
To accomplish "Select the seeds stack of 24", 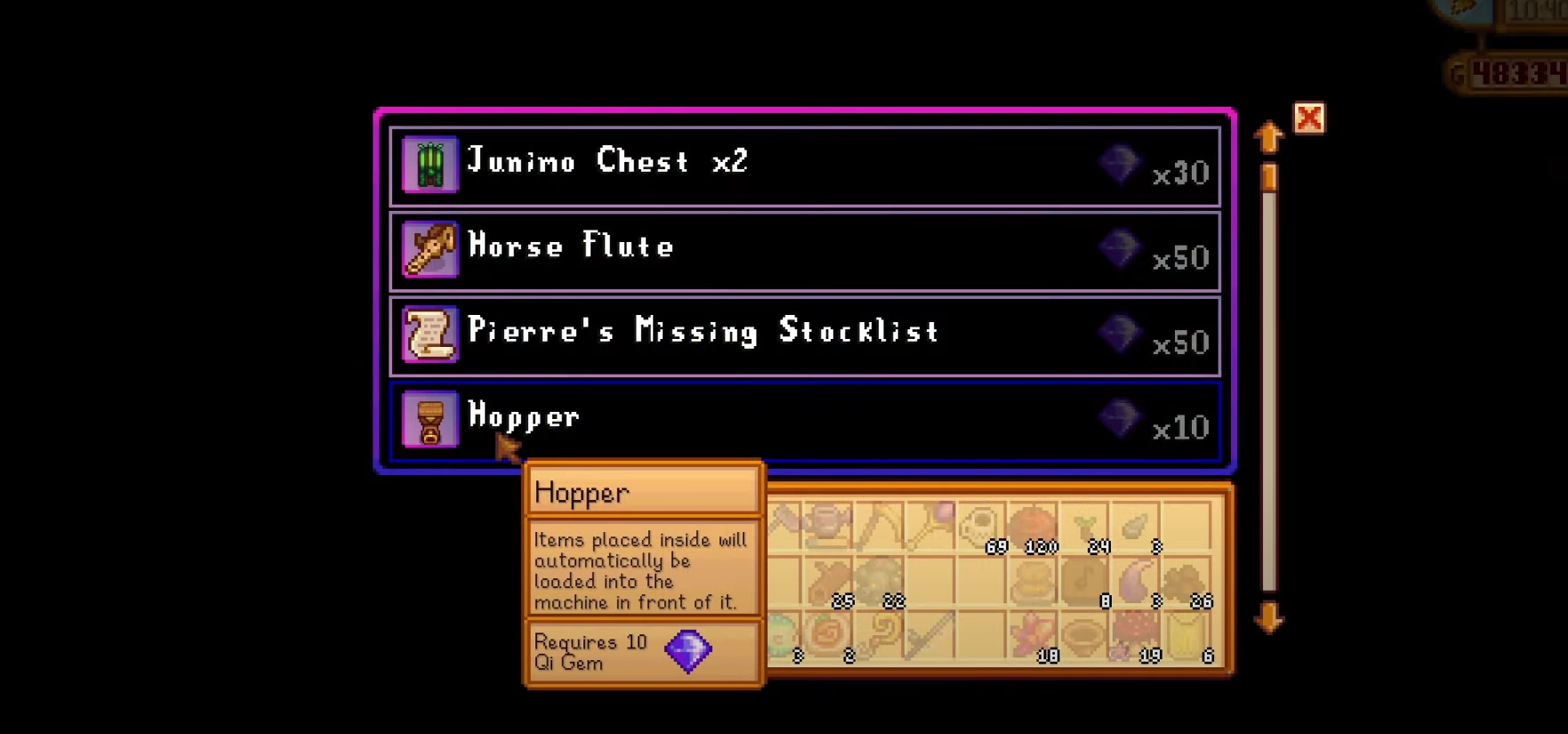I will 1085,522.
